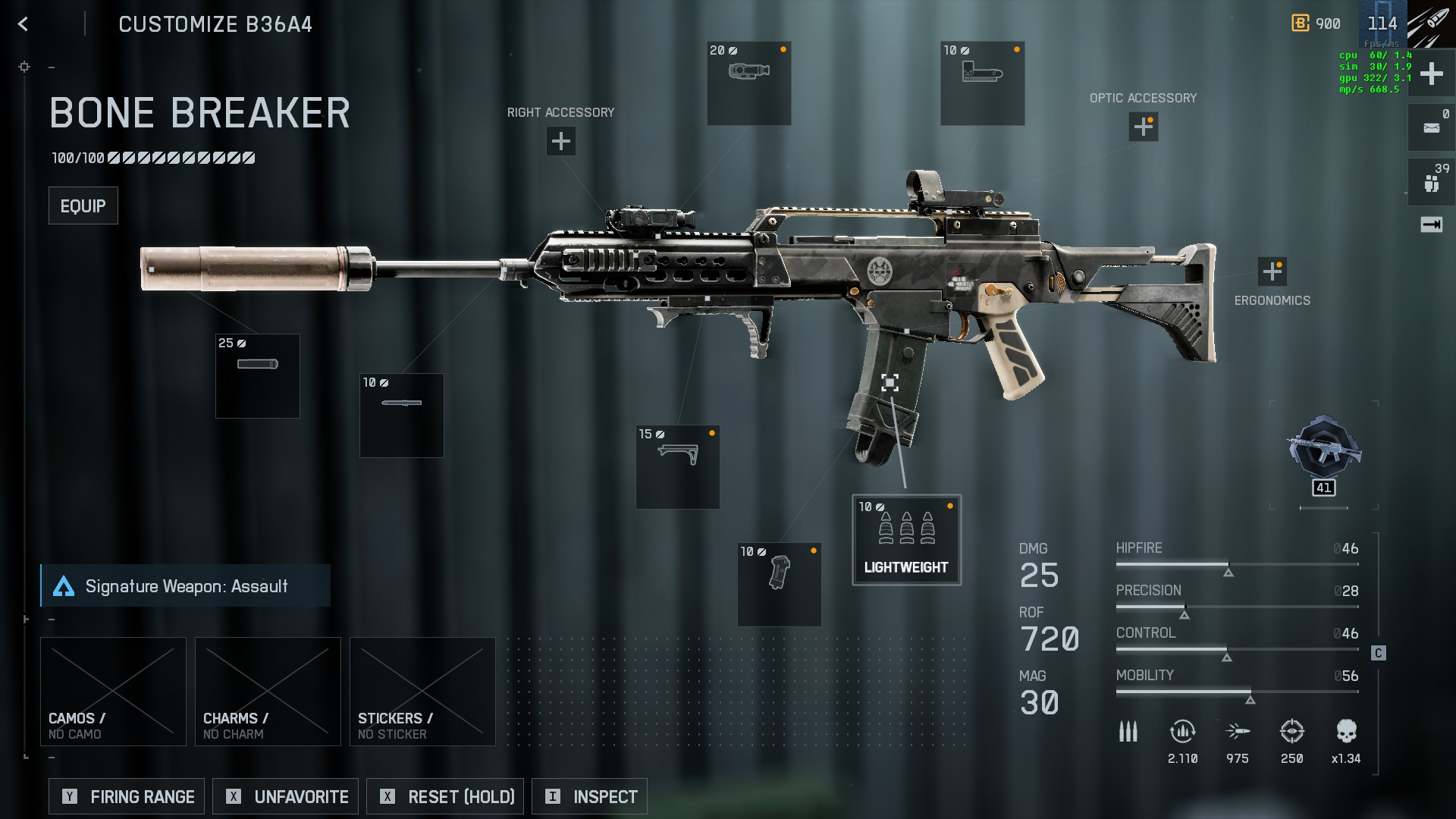The image size is (1456, 819).
Task: Open the Ergonomics attachment slot
Action: 1272,271
